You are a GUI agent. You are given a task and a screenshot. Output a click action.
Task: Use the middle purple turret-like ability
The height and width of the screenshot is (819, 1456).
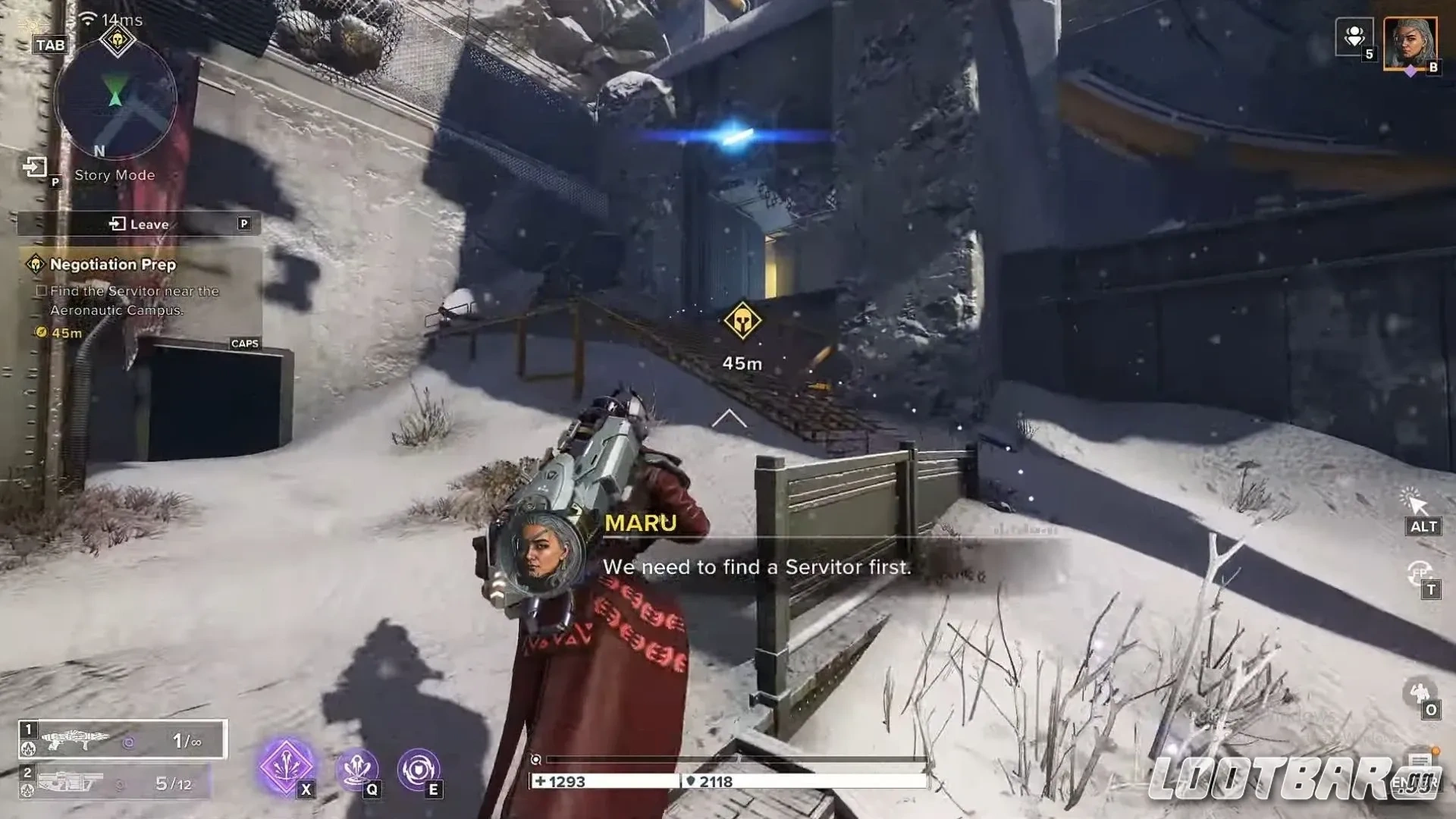coord(357,769)
